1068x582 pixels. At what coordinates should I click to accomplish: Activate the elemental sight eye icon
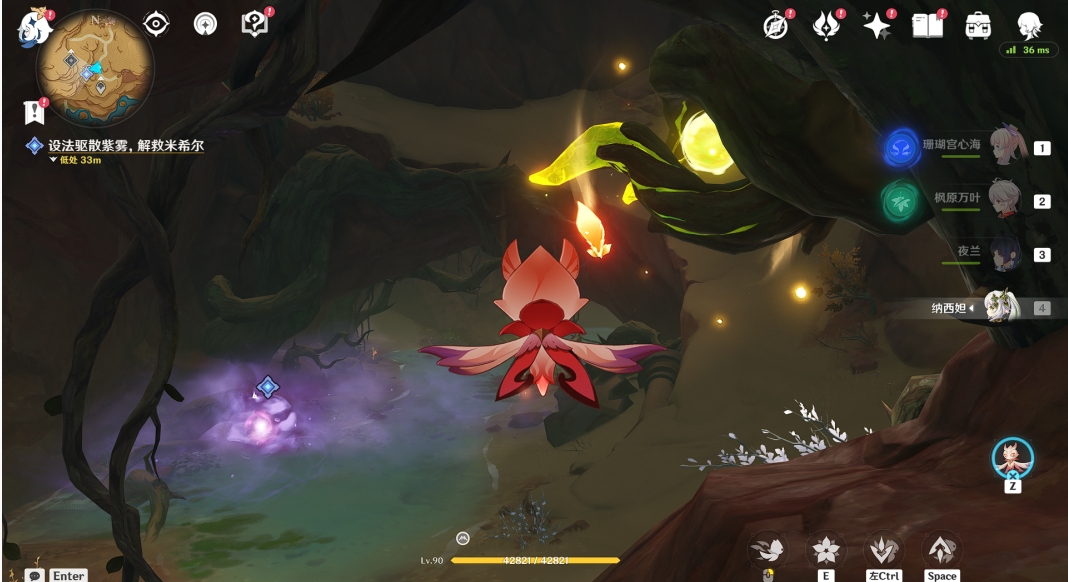(x=156, y=24)
